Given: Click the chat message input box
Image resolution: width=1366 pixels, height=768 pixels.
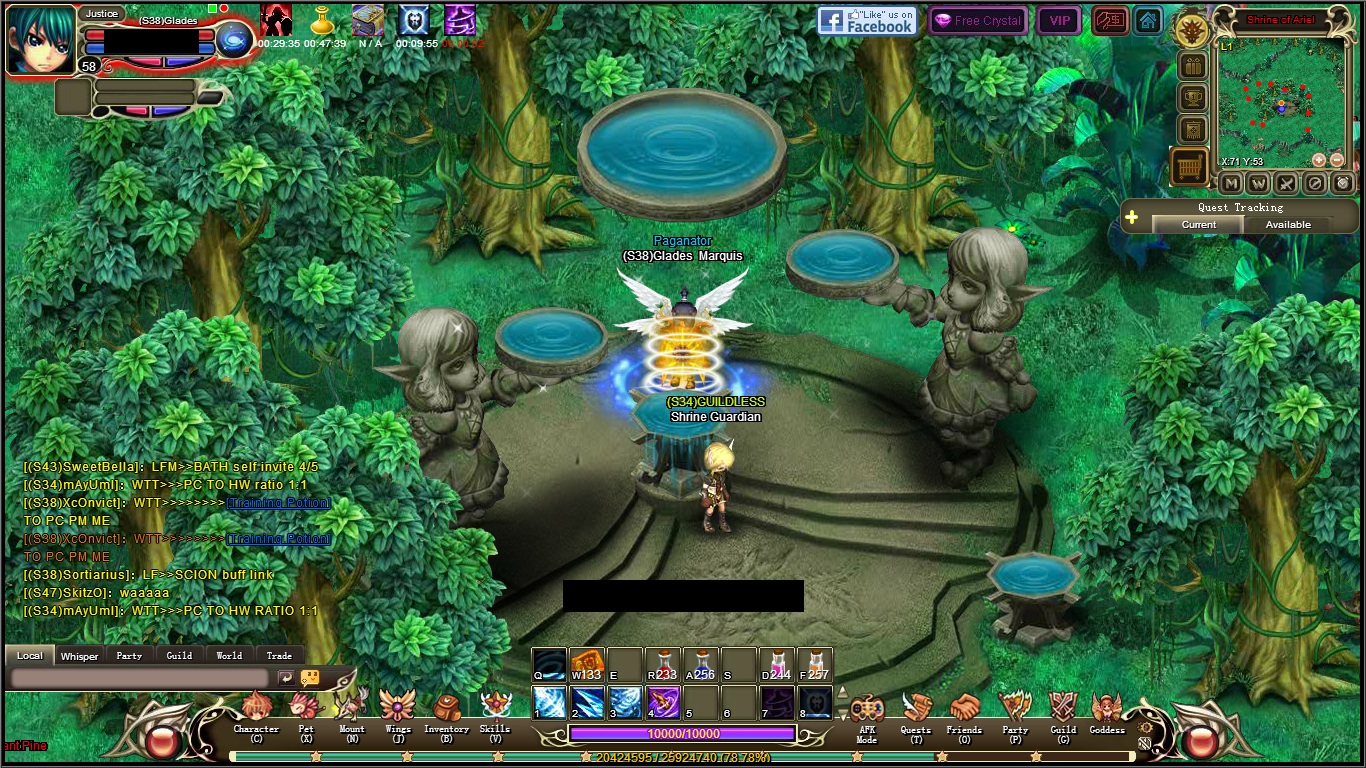Looking at the screenshot, I should tap(140, 678).
